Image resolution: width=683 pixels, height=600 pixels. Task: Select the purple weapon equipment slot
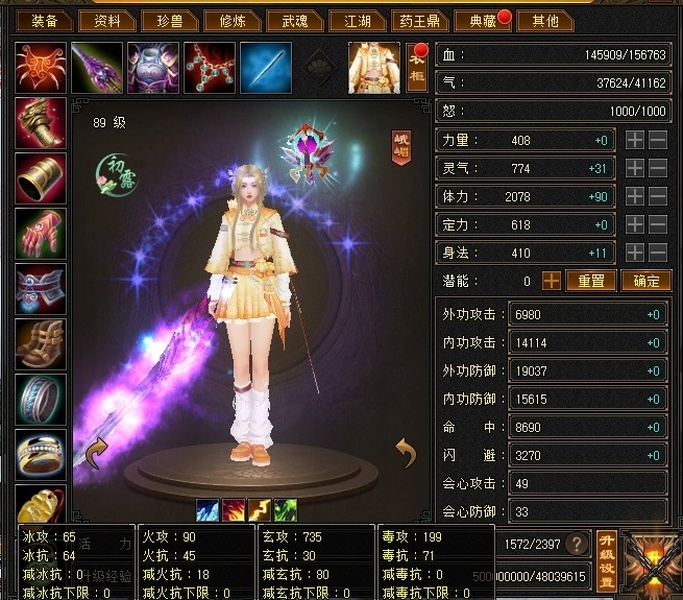(98, 68)
